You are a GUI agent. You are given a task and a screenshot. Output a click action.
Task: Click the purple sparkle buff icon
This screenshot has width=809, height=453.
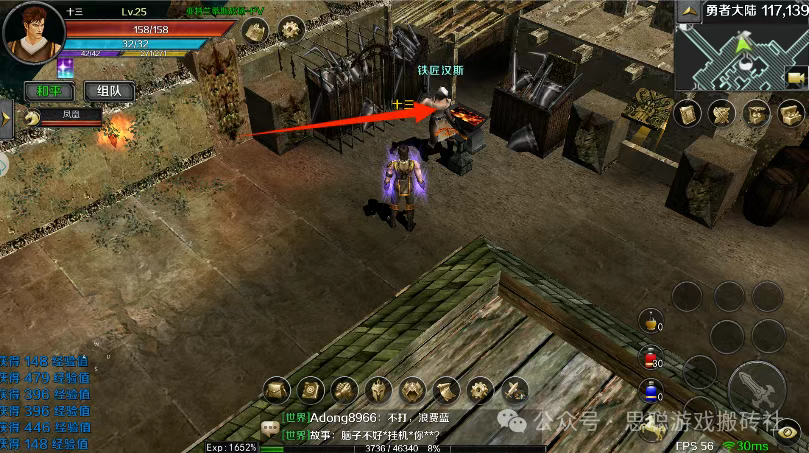pyautogui.click(x=67, y=67)
